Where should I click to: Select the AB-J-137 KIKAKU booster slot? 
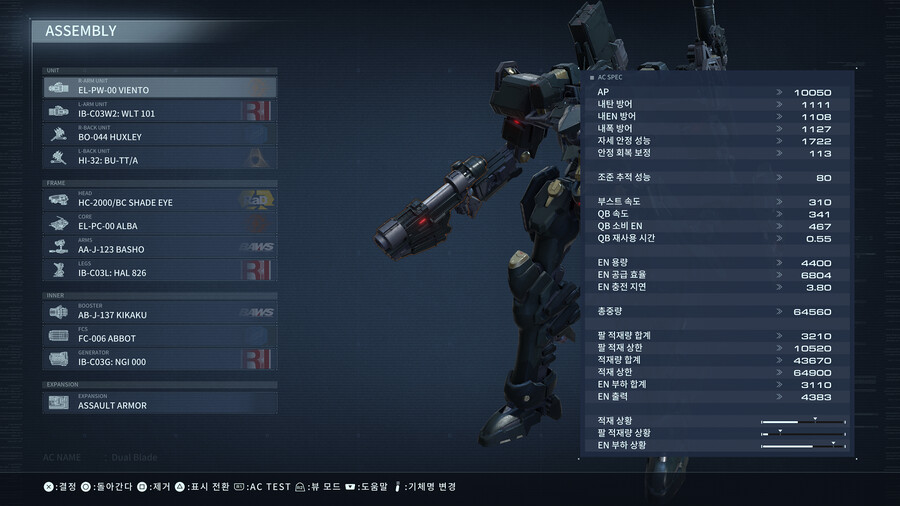[160, 312]
